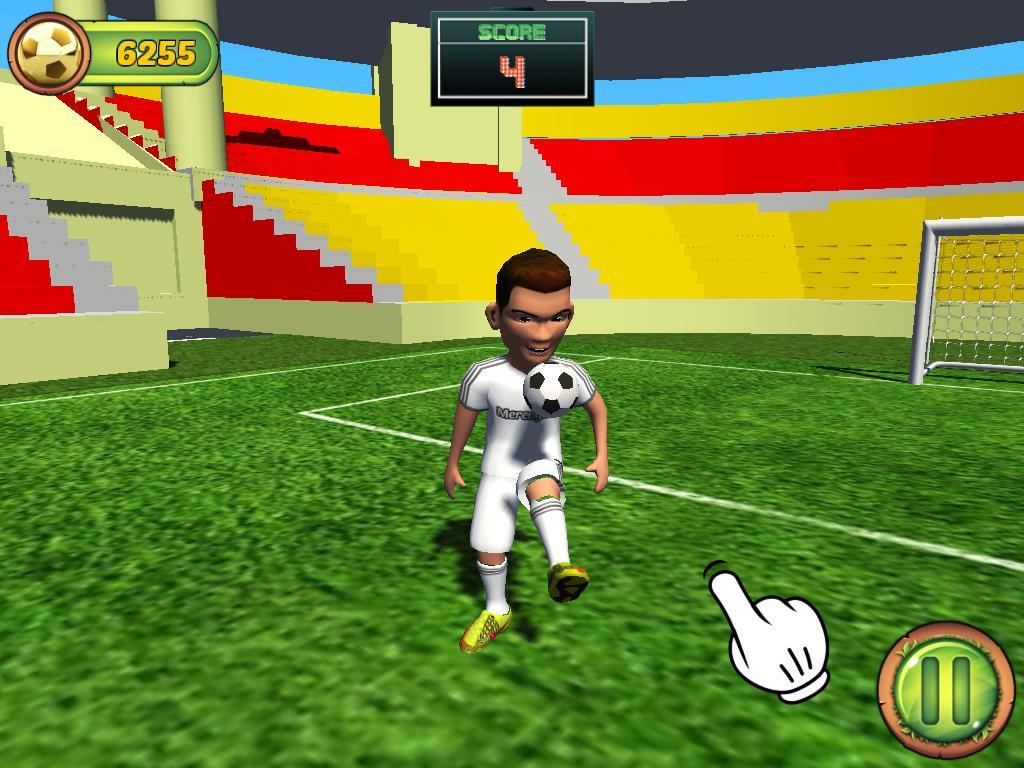Pause the game with the green button
The width and height of the screenshot is (1024, 768).
coord(945,688)
